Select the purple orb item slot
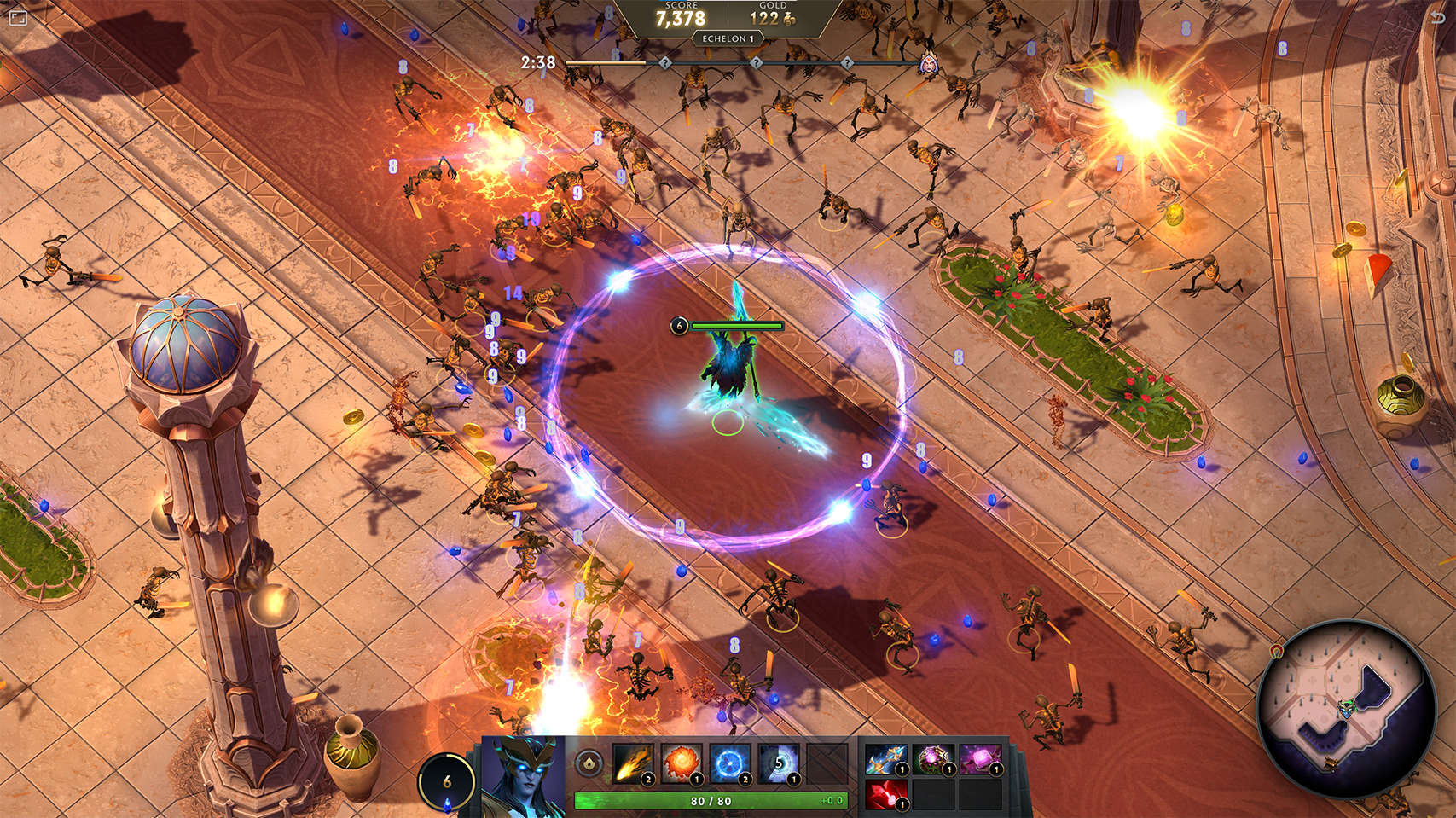Screen dimensions: 1456x818 pyautogui.click(x=932, y=759)
